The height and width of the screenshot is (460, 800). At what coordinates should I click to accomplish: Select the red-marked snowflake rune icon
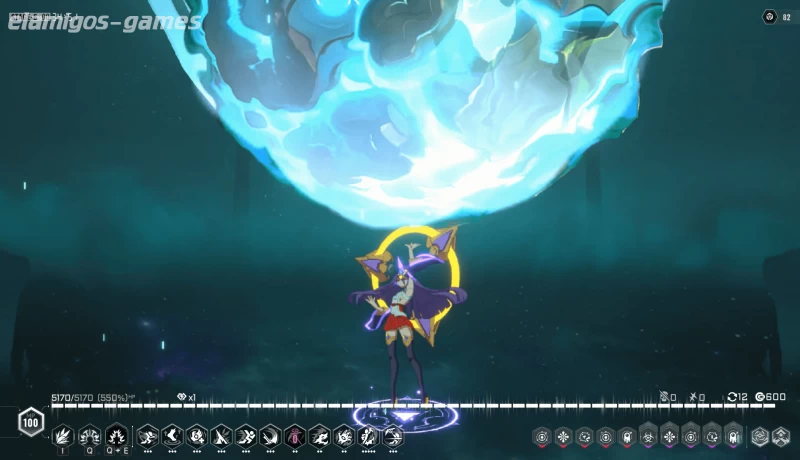coord(562,436)
